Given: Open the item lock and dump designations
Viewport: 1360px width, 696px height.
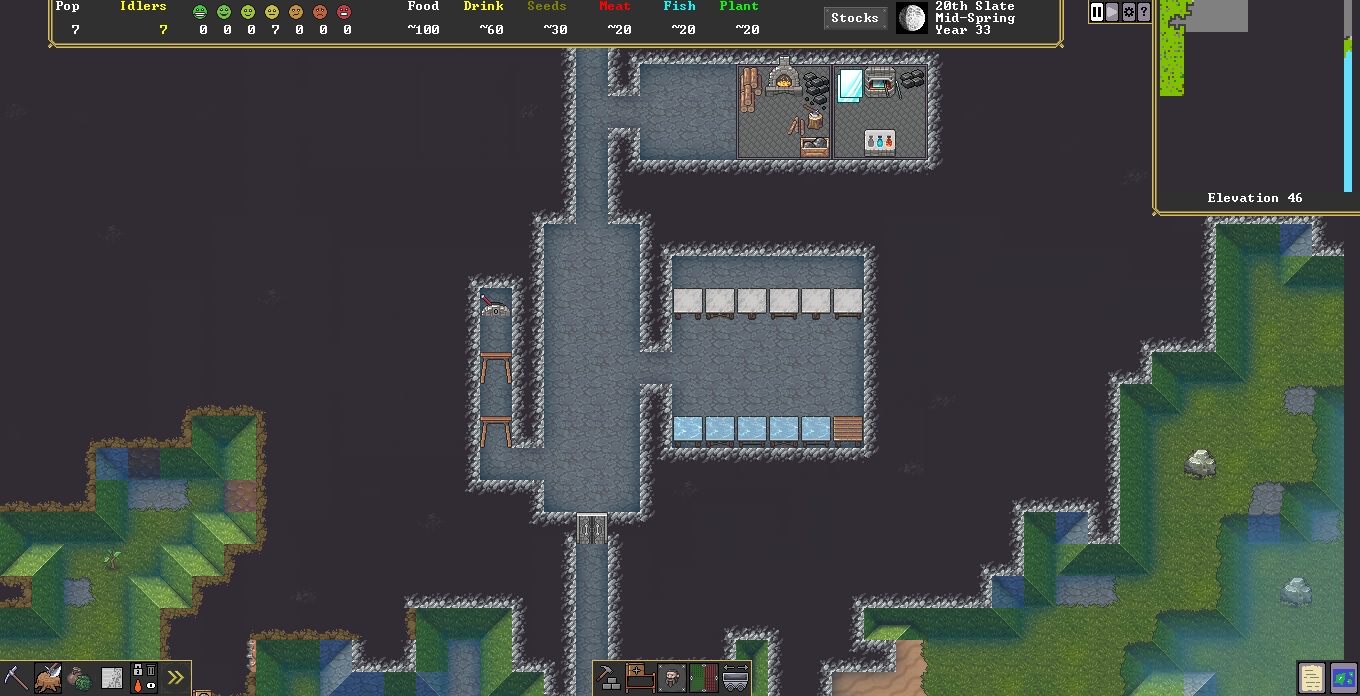Looking at the screenshot, I should click(144, 678).
